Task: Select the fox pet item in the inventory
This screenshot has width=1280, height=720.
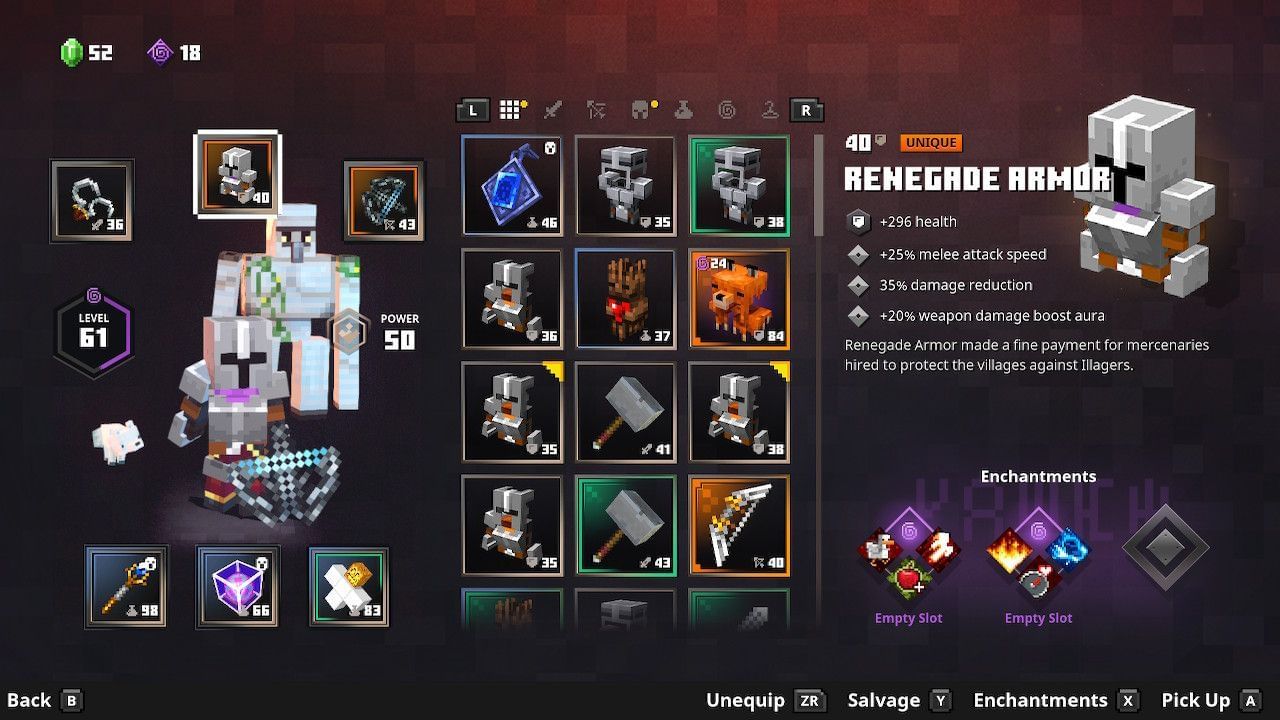Action: click(x=740, y=297)
